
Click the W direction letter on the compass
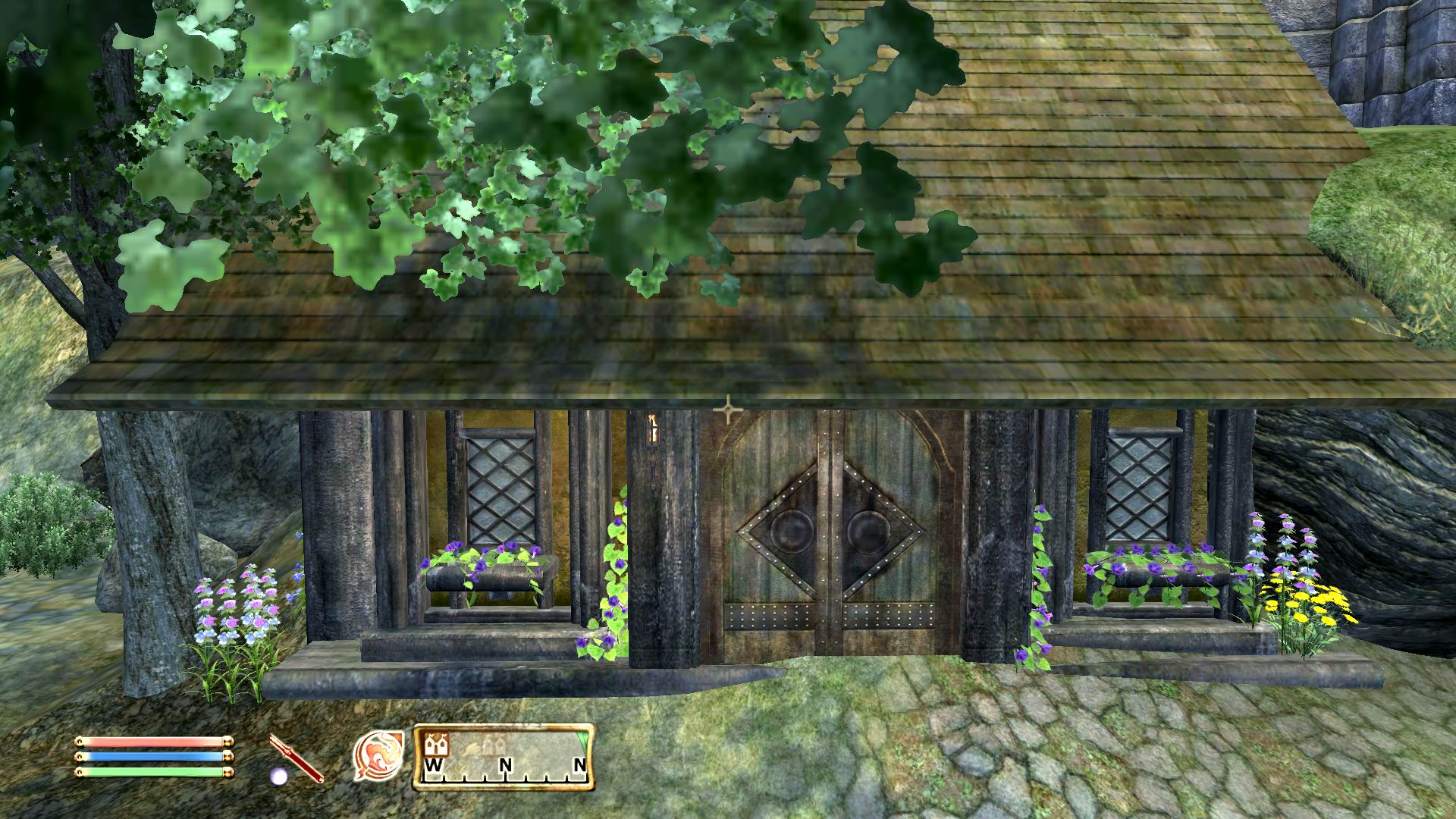(x=435, y=764)
